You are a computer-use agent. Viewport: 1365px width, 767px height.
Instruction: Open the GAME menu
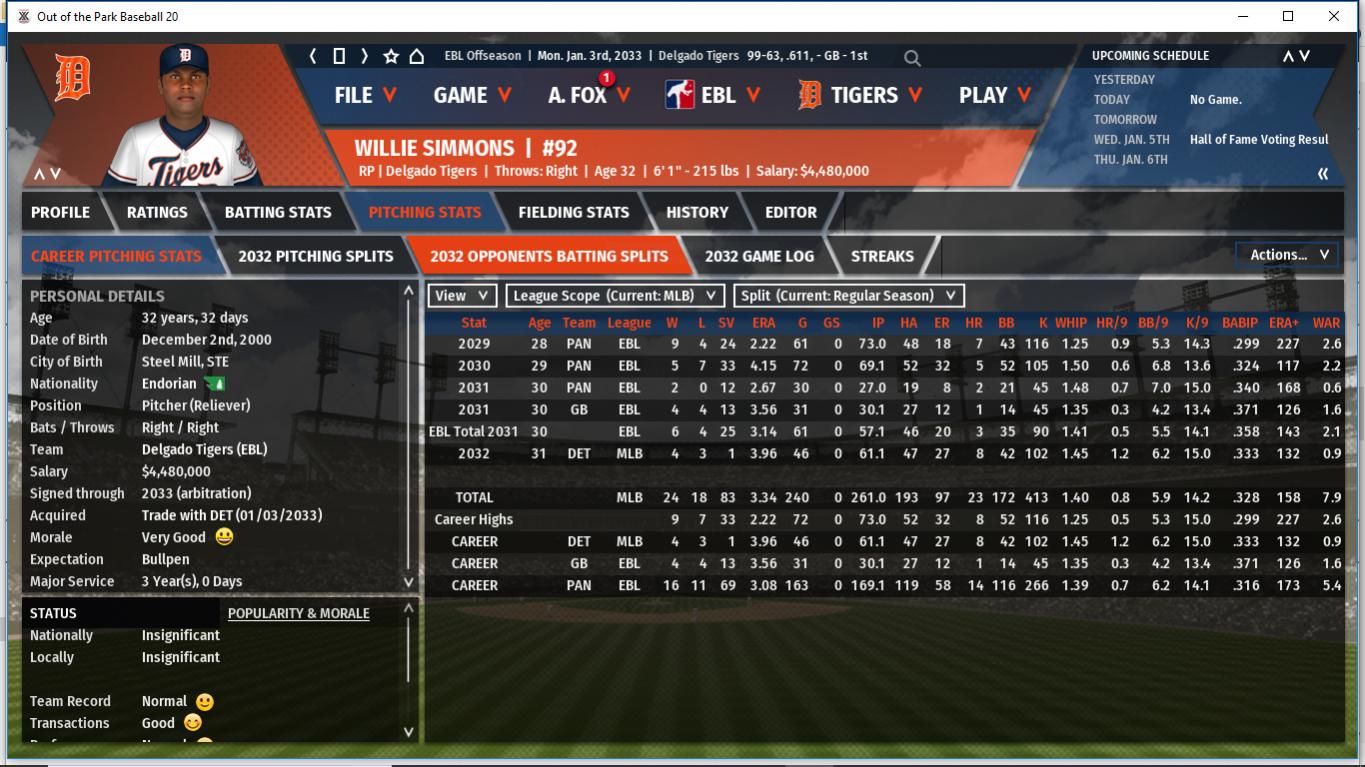[x=472, y=95]
